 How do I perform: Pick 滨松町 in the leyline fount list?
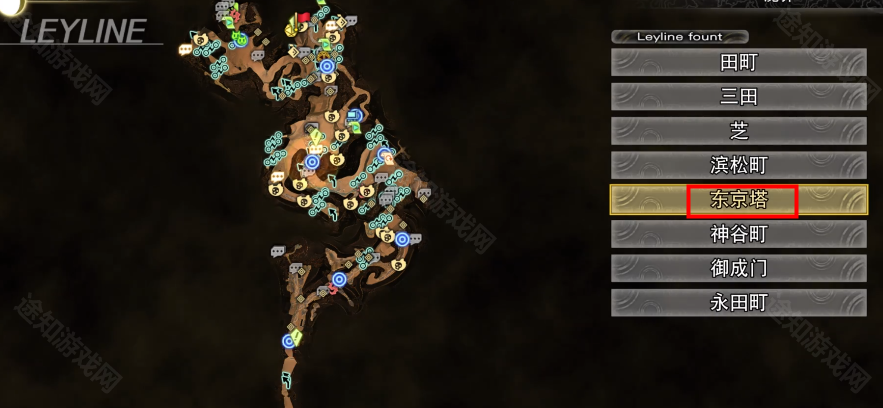[x=738, y=166]
